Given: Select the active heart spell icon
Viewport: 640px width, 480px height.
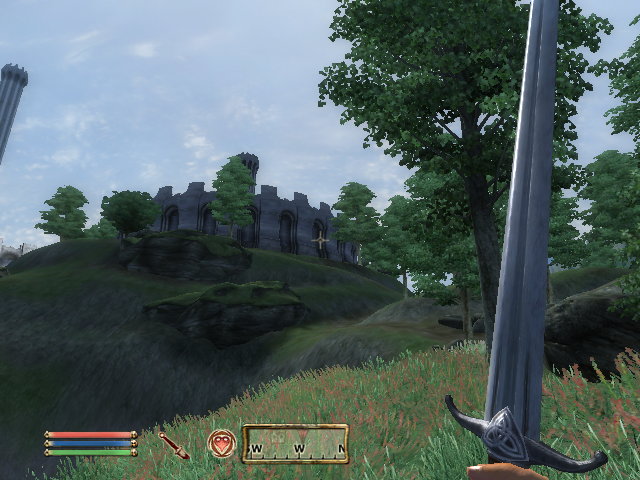Looking at the screenshot, I should coord(221,443).
